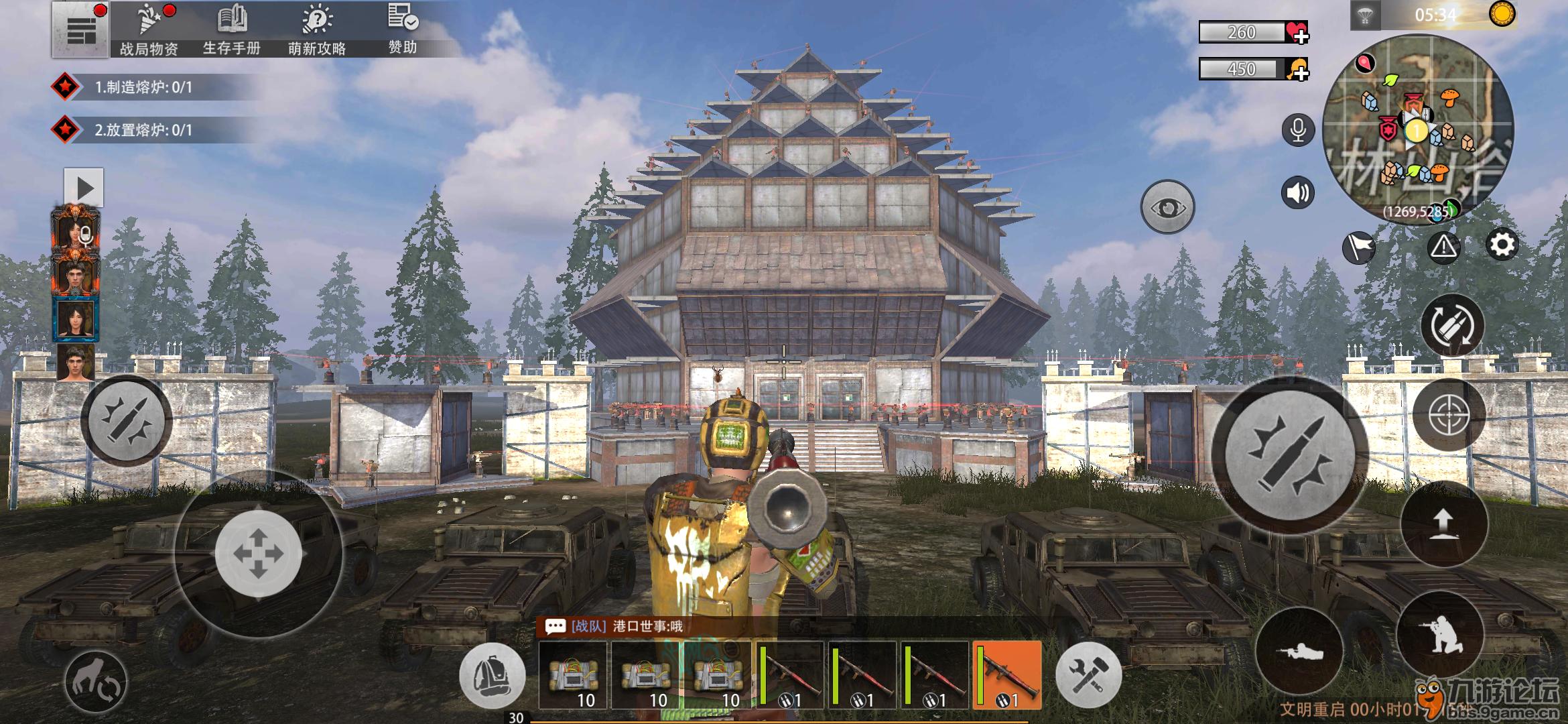Toggle the speaker sound button
This screenshot has height=724, width=1568.
coord(1298,193)
